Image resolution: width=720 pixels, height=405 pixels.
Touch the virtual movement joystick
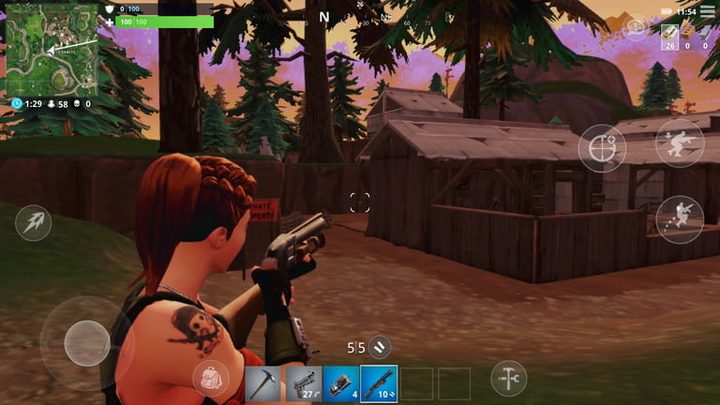[87, 342]
